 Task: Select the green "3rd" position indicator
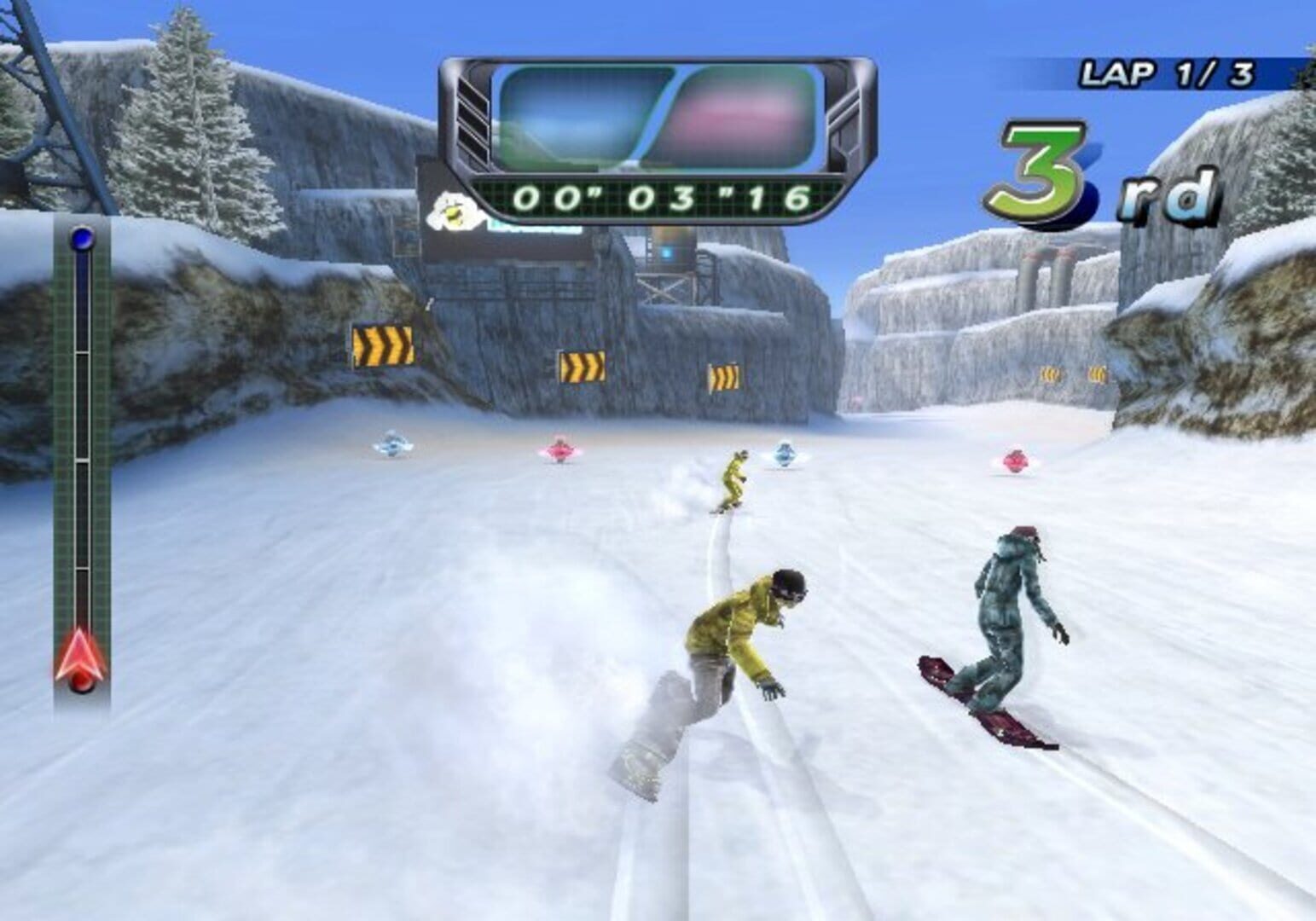point(1100,175)
